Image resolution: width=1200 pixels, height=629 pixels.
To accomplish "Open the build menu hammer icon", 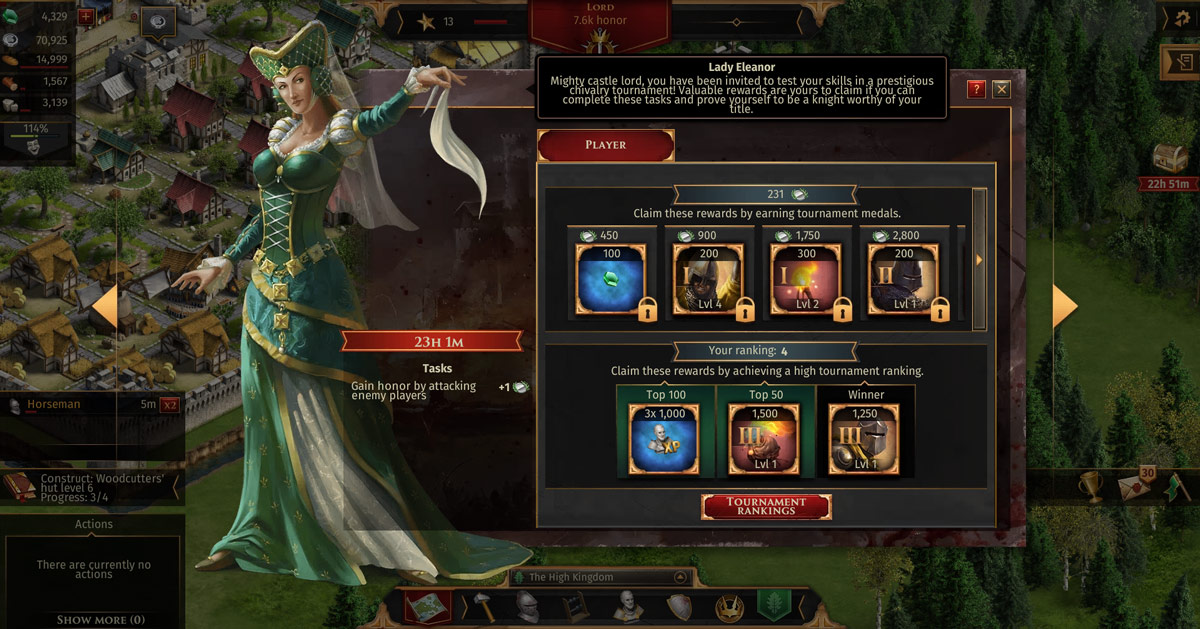I will pos(481,606).
